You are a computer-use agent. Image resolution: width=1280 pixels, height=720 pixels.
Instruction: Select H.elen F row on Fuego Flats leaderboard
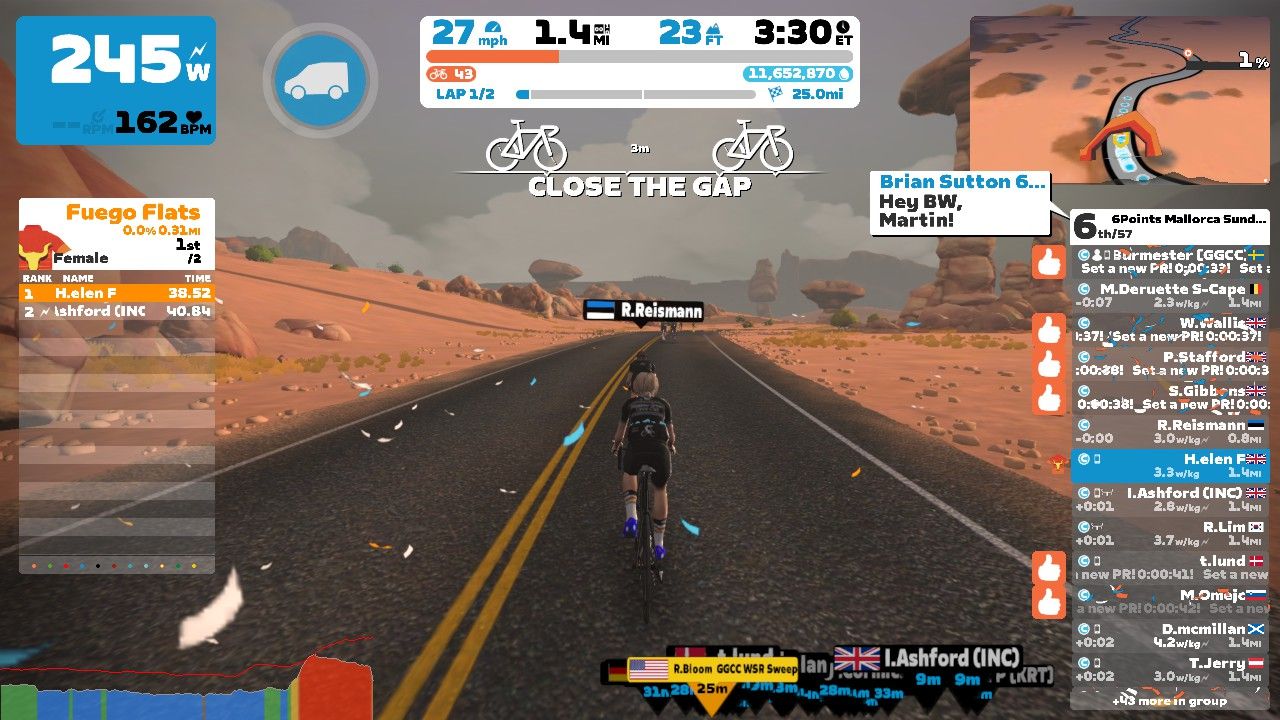point(117,294)
